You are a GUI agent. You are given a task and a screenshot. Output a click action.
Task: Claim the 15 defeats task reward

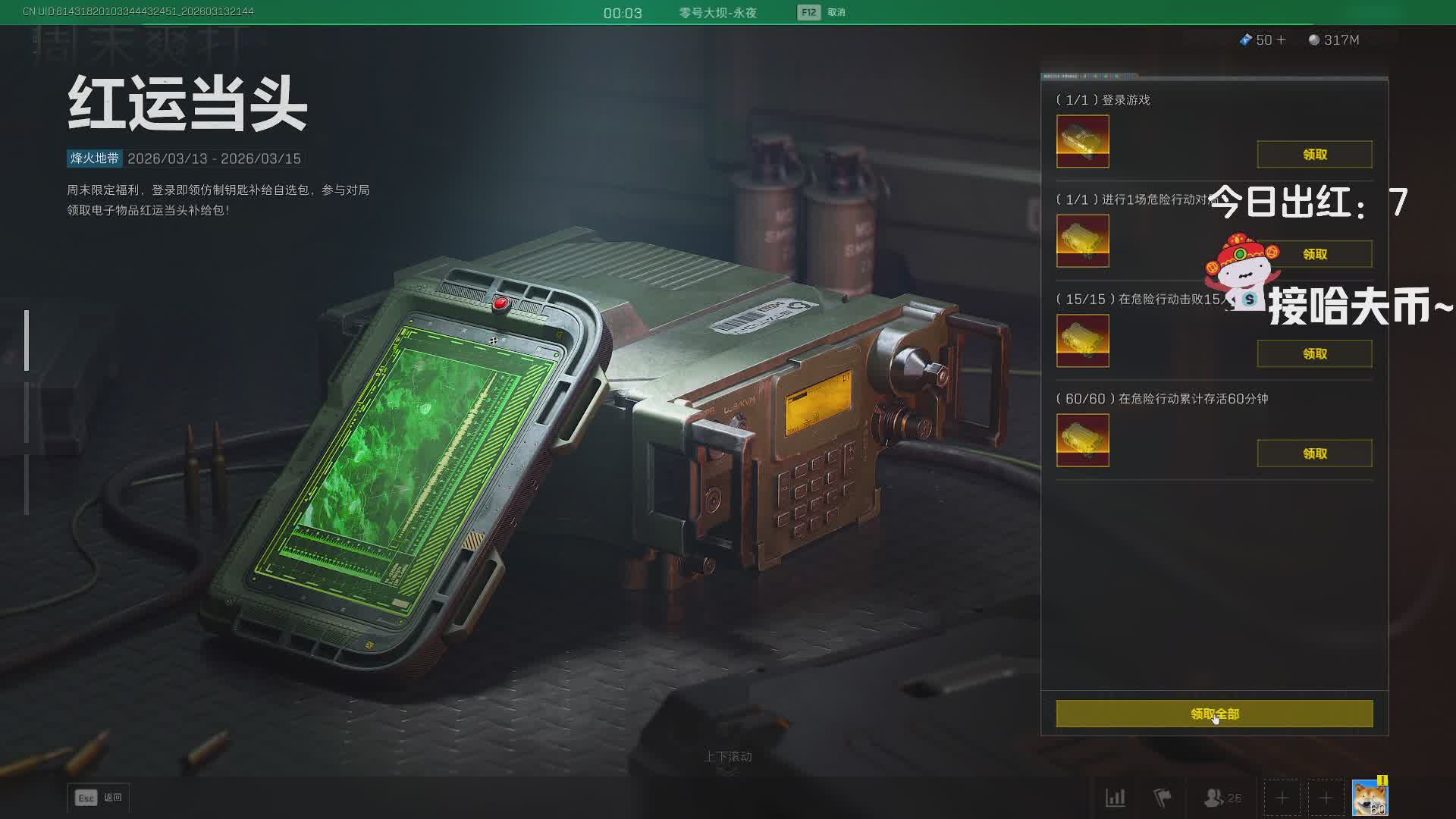click(x=1314, y=354)
